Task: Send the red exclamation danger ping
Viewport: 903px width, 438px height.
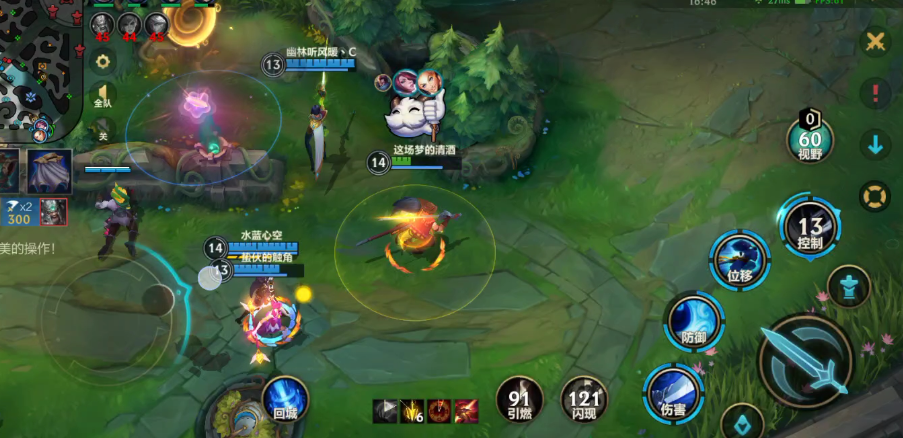Action: pyautogui.click(x=875, y=93)
